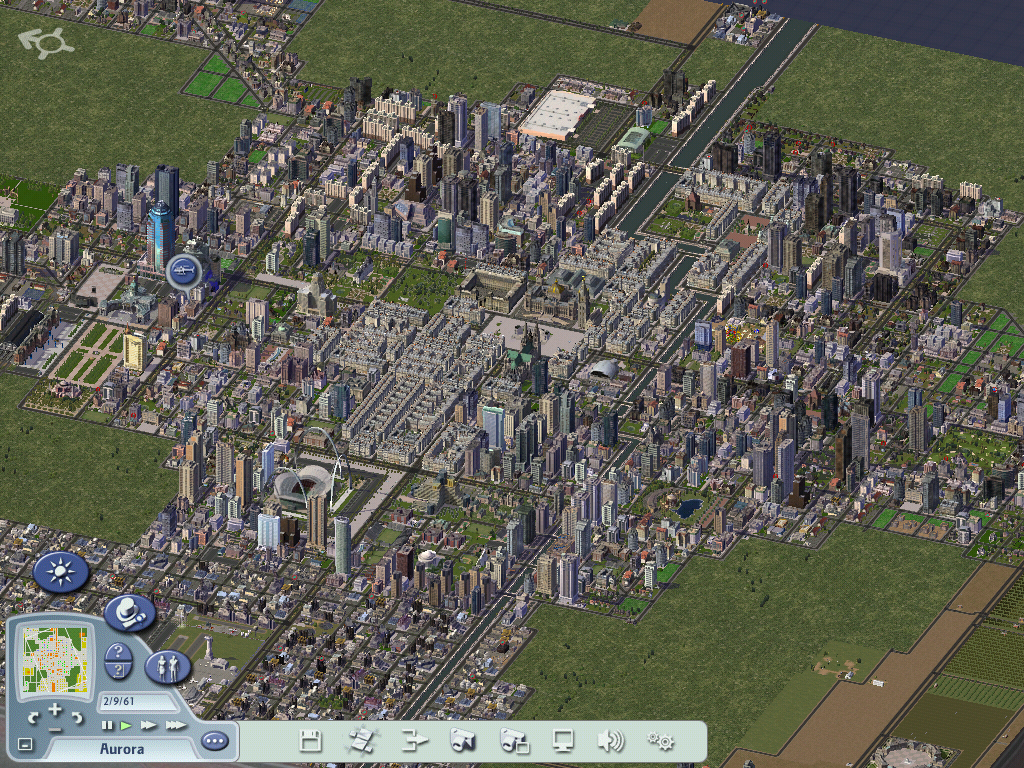The height and width of the screenshot is (768, 1024).
Task: Open God Mode with the sun button
Action: (61, 572)
